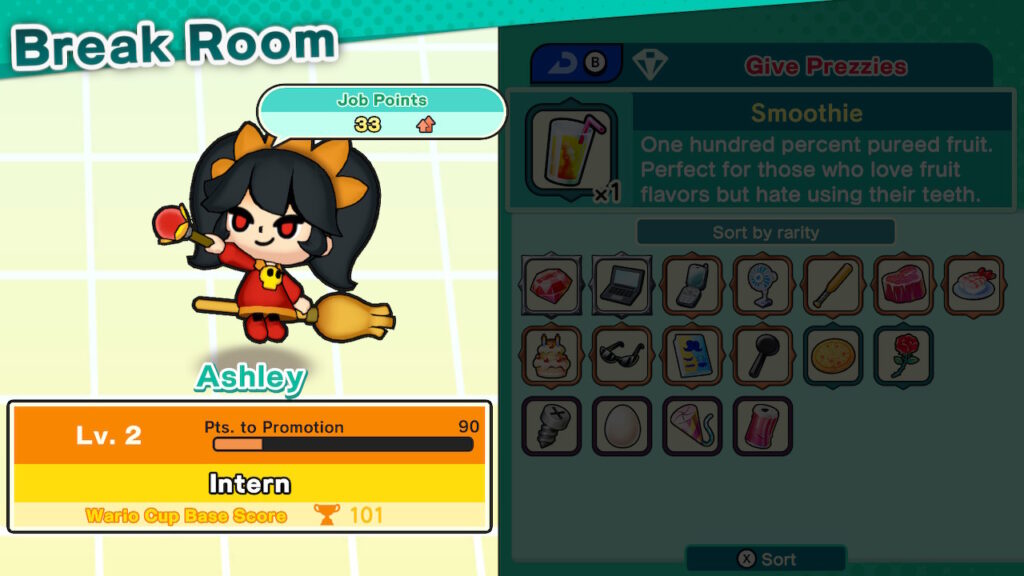
Task: Select the red gem prezzie
Action: coord(551,286)
